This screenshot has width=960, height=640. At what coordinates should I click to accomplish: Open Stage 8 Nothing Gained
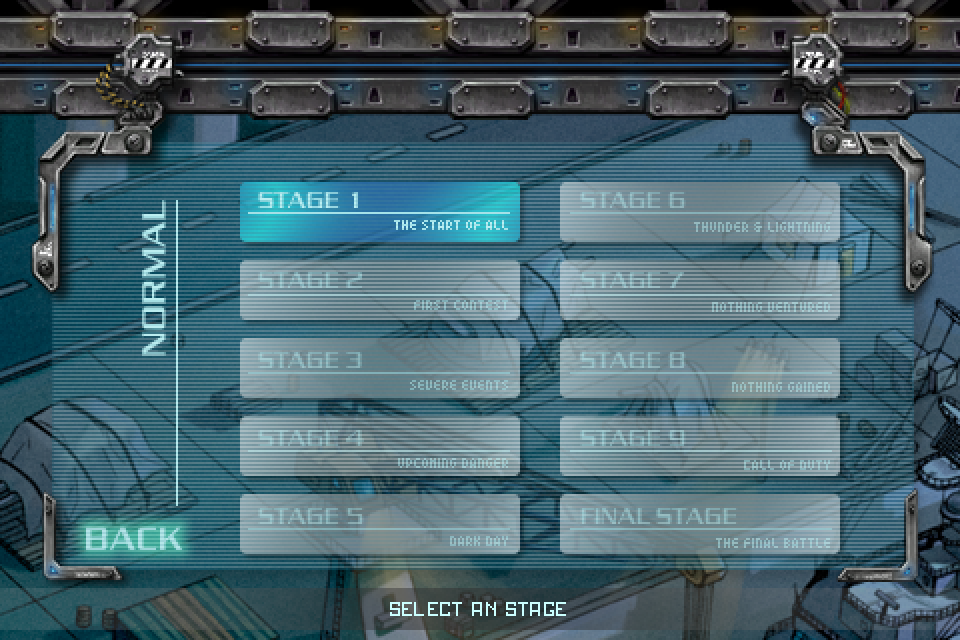(700, 368)
